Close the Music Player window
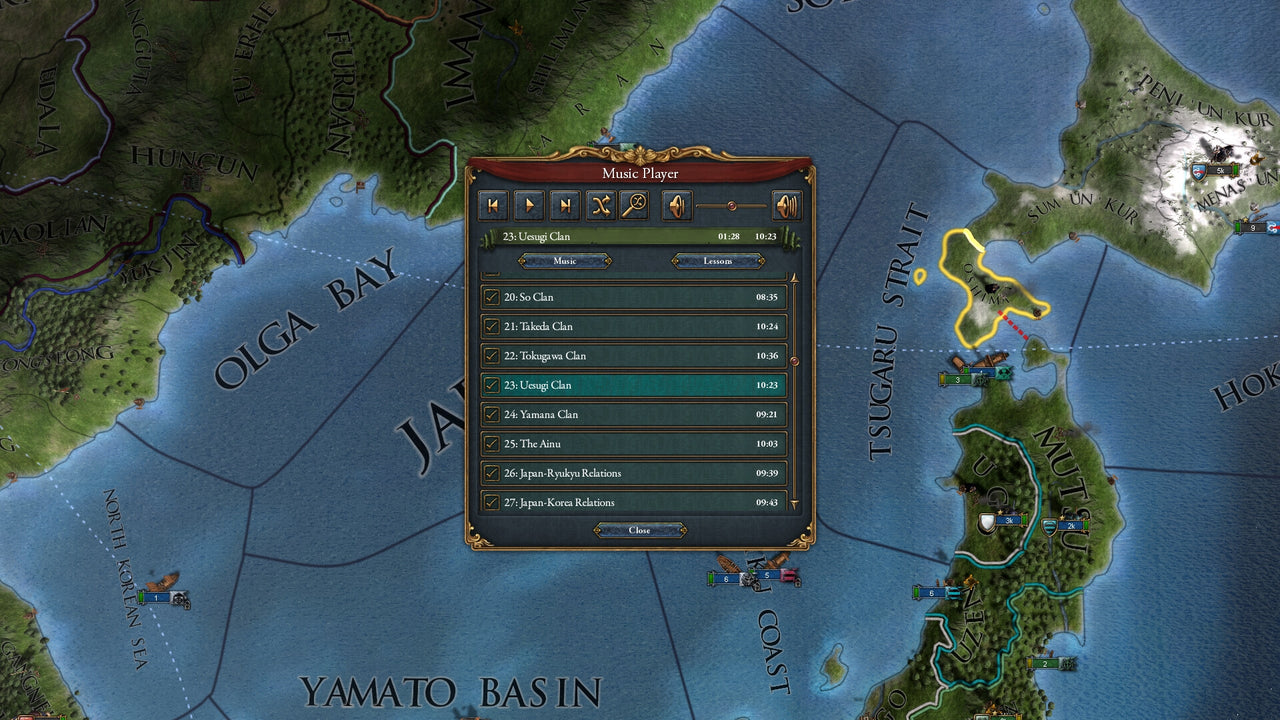Viewport: 1280px width, 720px height. pyautogui.click(x=639, y=530)
